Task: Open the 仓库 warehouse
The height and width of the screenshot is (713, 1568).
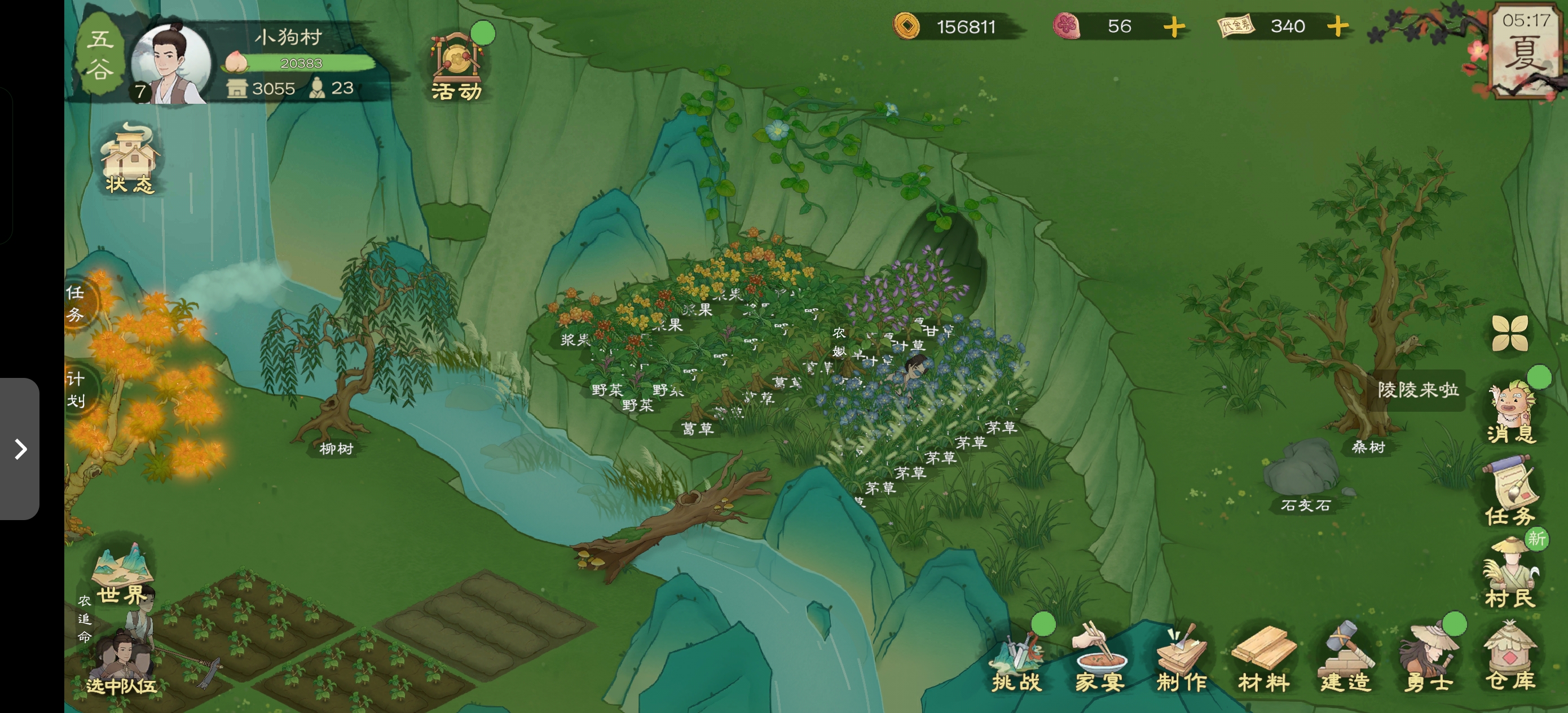Action: tap(1510, 661)
